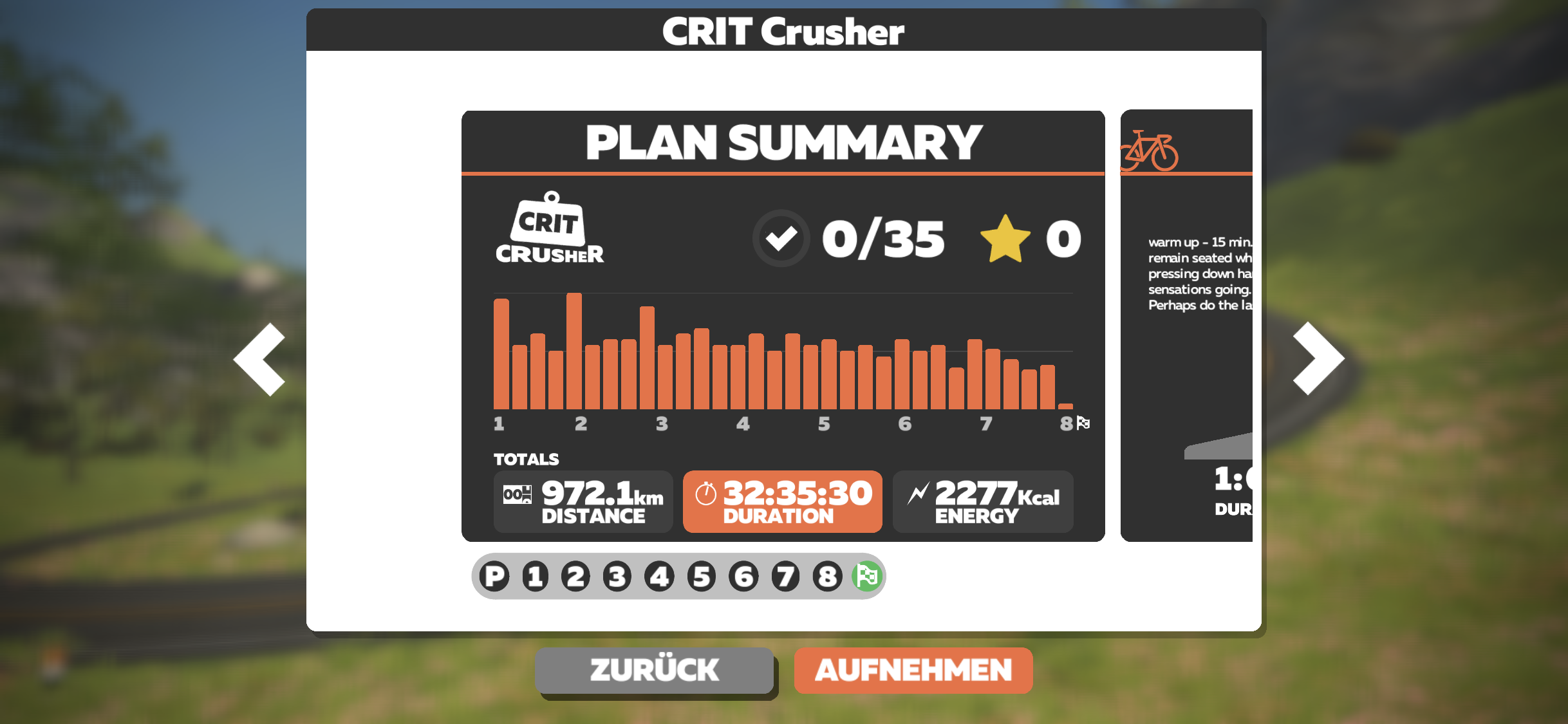Enroll in the plan via AUFNEHMEN
This screenshot has height=724, width=1568.
pos(913,670)
